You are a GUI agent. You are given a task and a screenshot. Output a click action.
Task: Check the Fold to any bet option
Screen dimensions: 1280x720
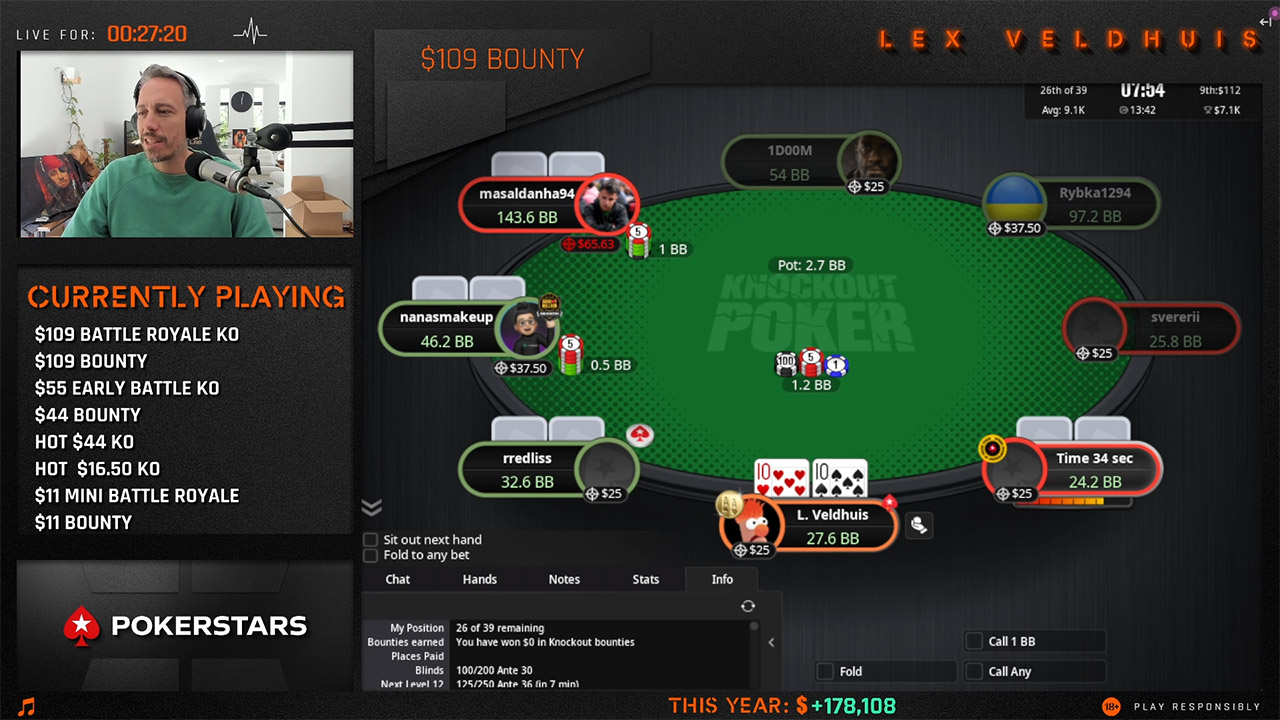pos(369,555)
